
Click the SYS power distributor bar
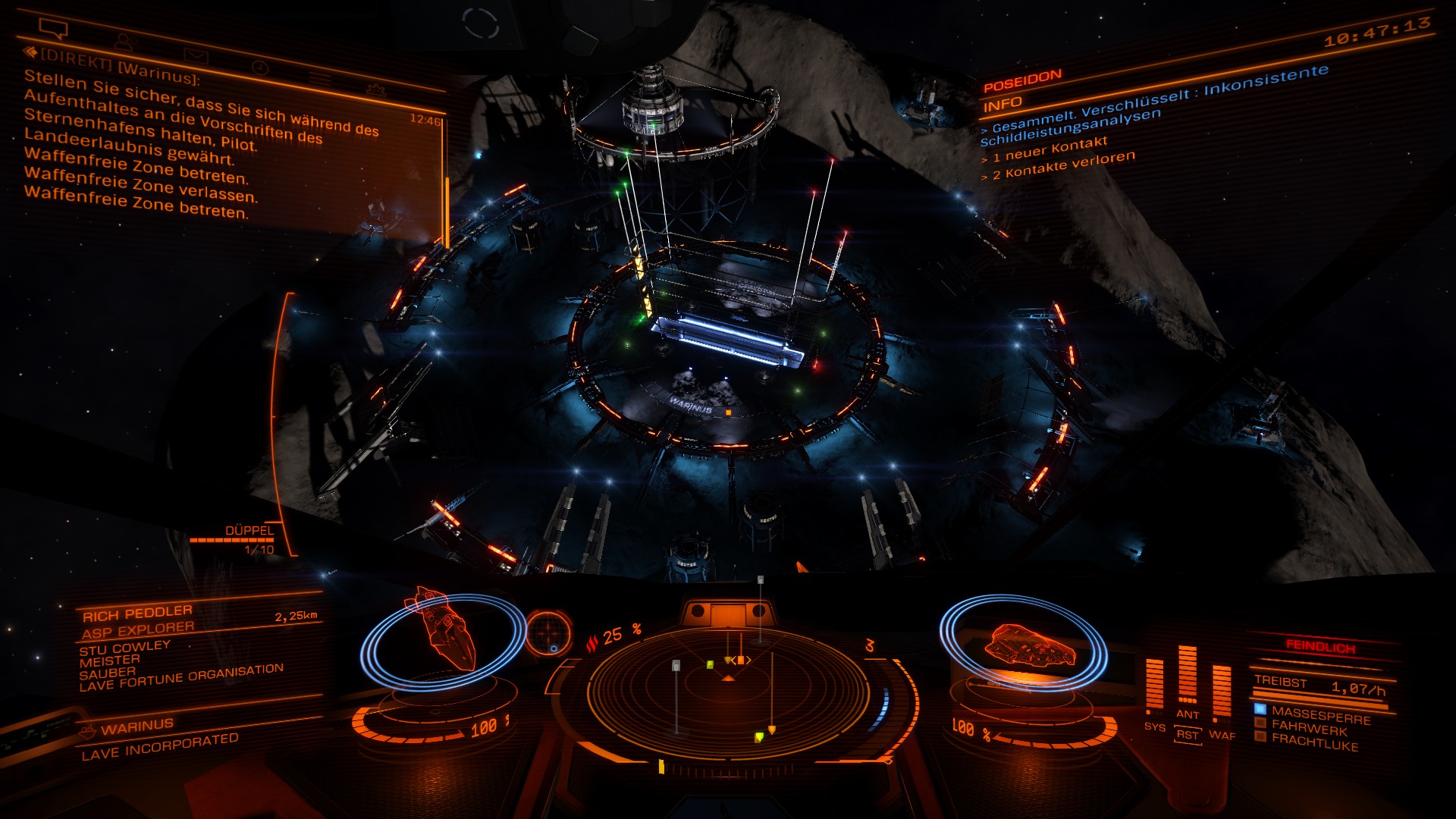(x=1154, y=686)
